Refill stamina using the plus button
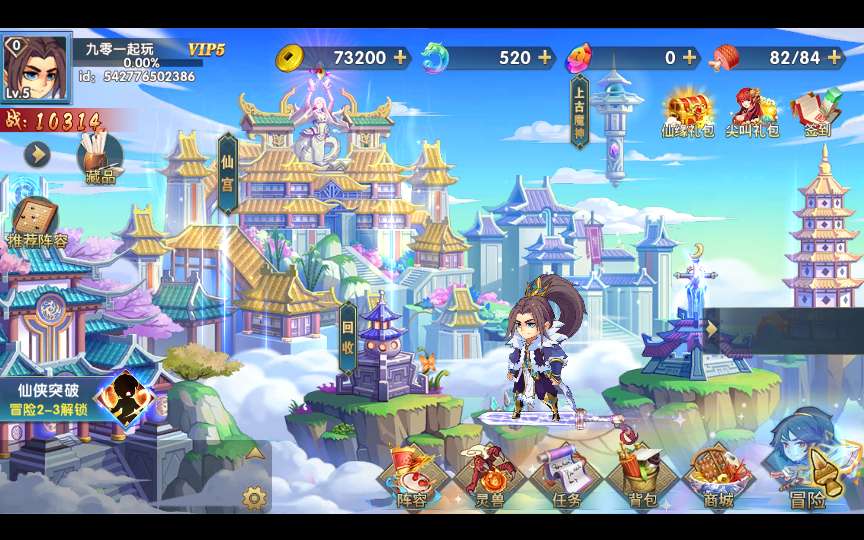Screen dimensions: 864x540 (x=835, y=58)
